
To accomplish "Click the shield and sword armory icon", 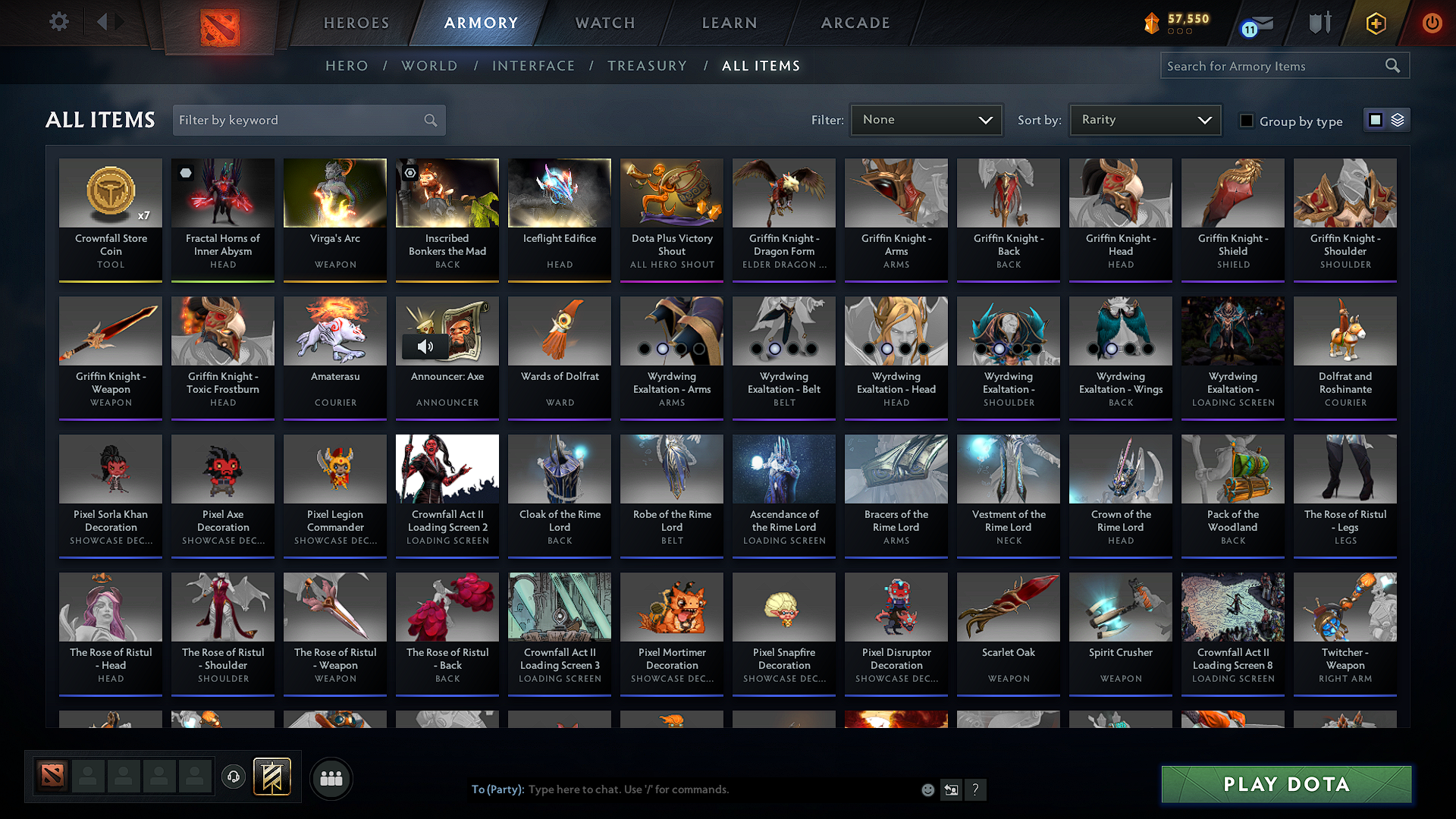I will 1319,24.
